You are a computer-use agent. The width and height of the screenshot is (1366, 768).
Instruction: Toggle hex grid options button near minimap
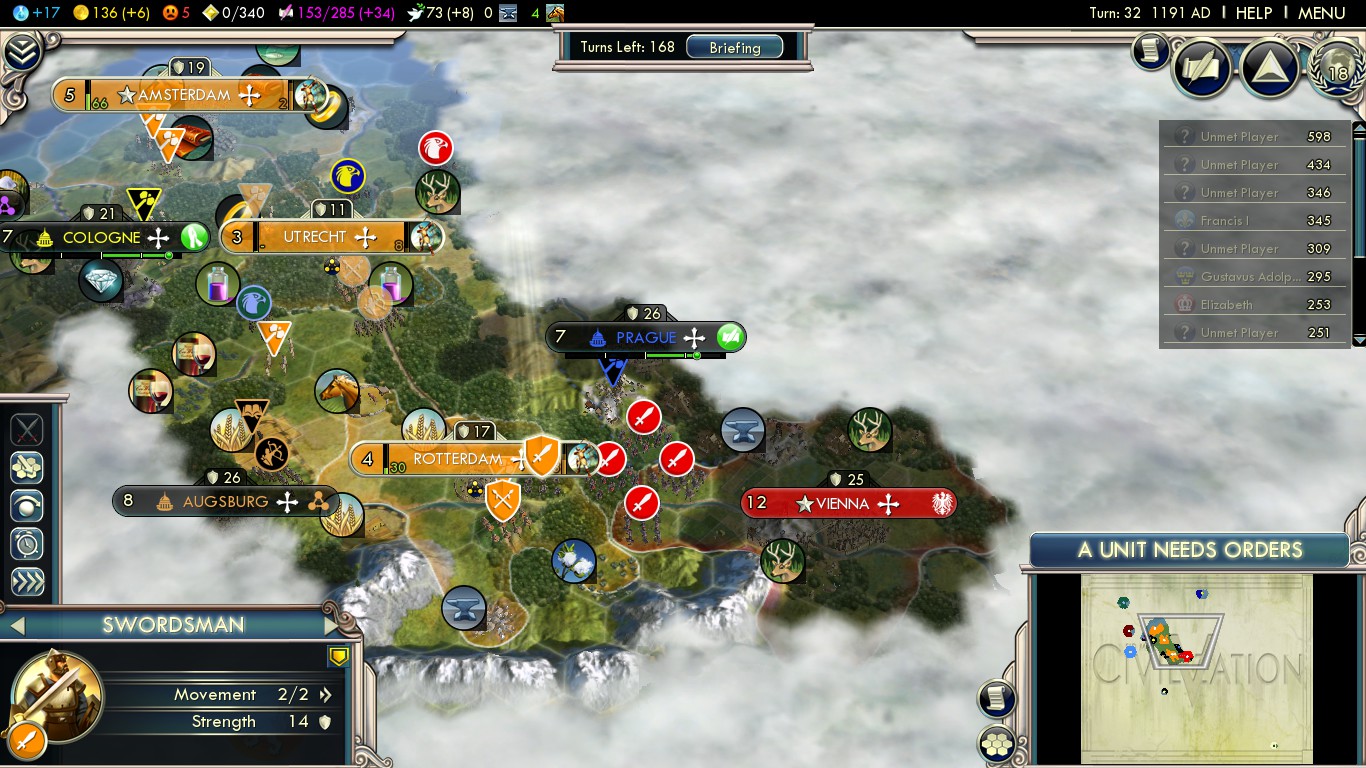click(x=997, y=743)
